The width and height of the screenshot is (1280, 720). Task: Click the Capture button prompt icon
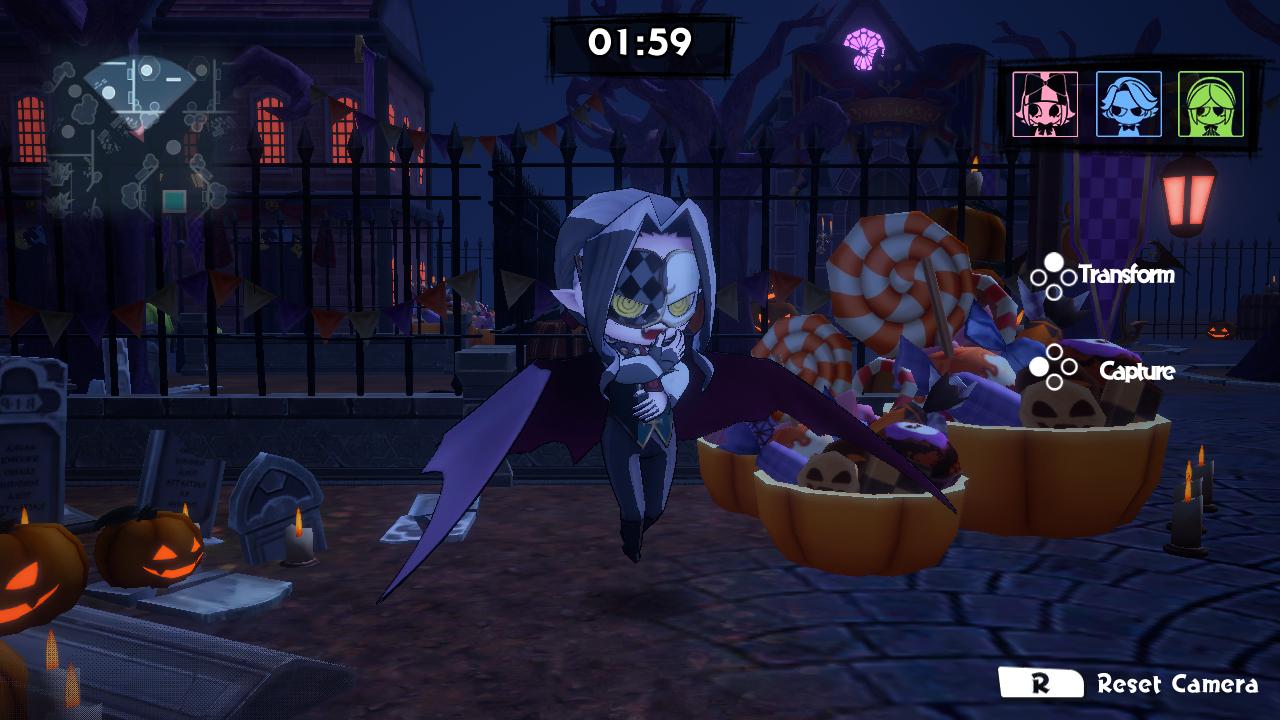pyautogui.click(x=1052, y=365)
